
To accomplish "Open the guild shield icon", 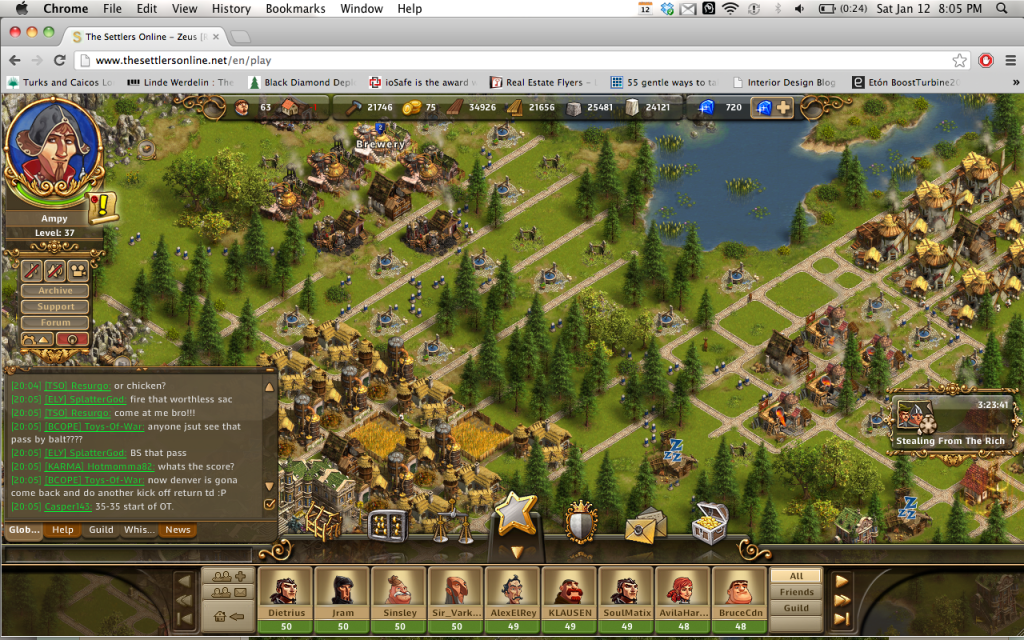I will pyautogui.click(x=581, y=521).
